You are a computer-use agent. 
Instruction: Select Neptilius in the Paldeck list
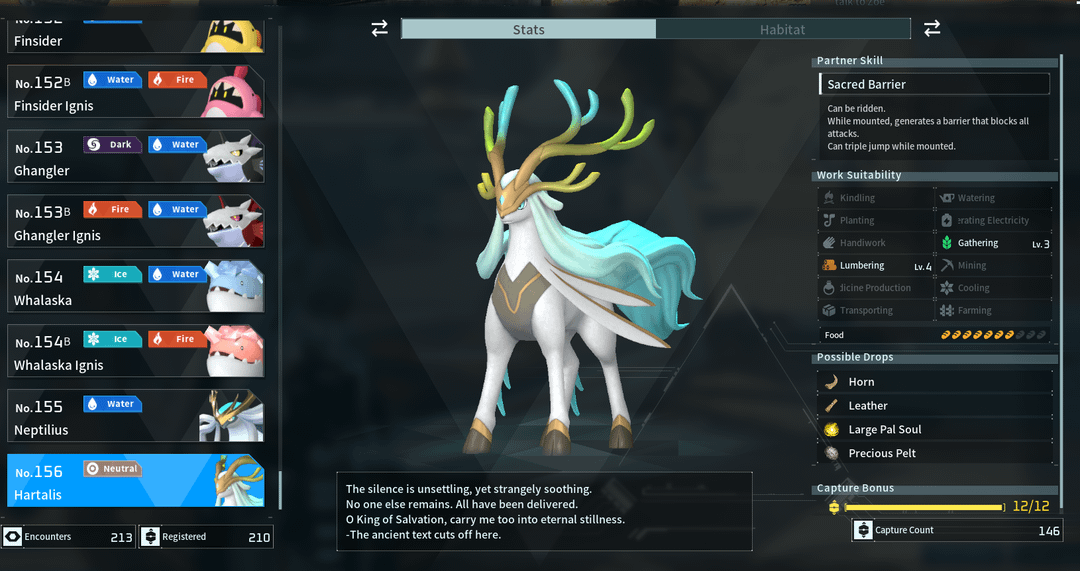(x=136, y=417)
